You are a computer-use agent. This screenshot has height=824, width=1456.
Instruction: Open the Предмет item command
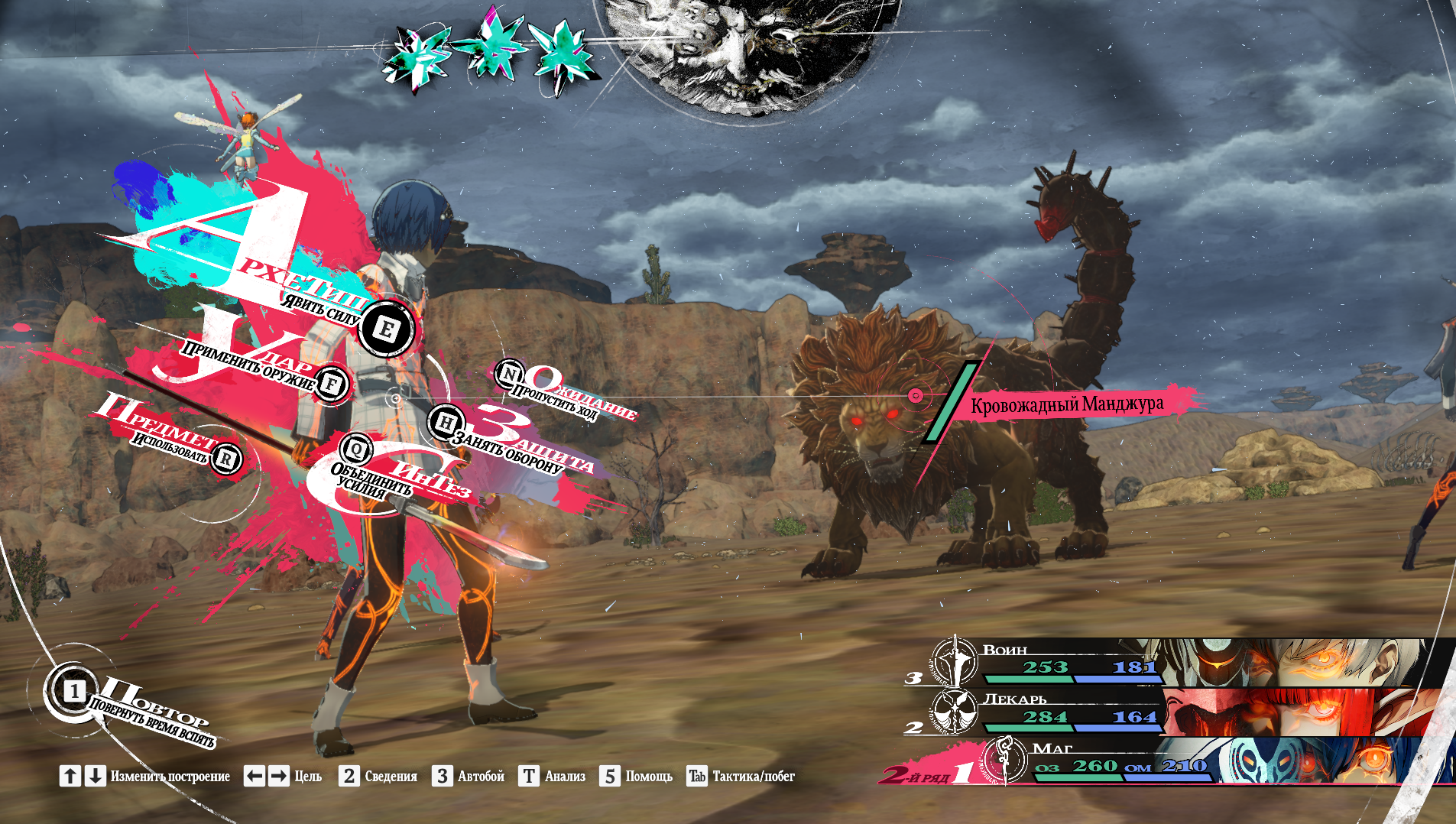[x=225, y=459]
